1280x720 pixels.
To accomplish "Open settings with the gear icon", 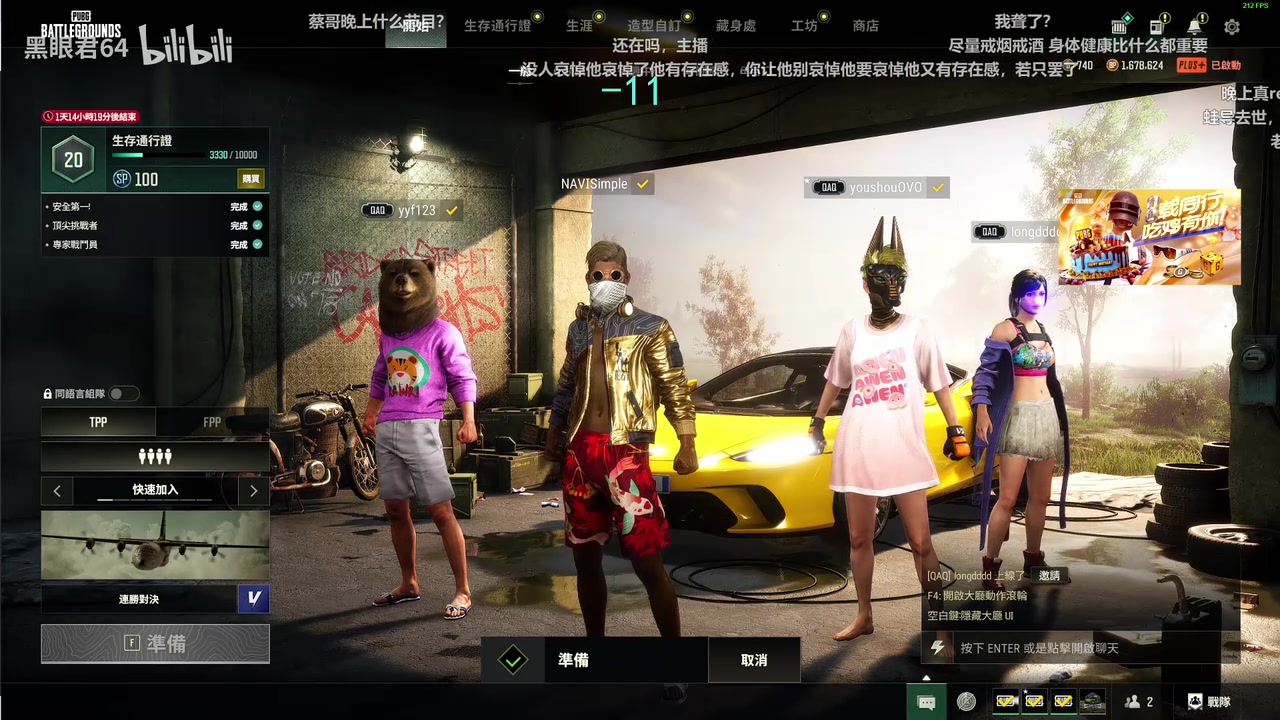I will pyautogui.click(x=1232, y=27).
